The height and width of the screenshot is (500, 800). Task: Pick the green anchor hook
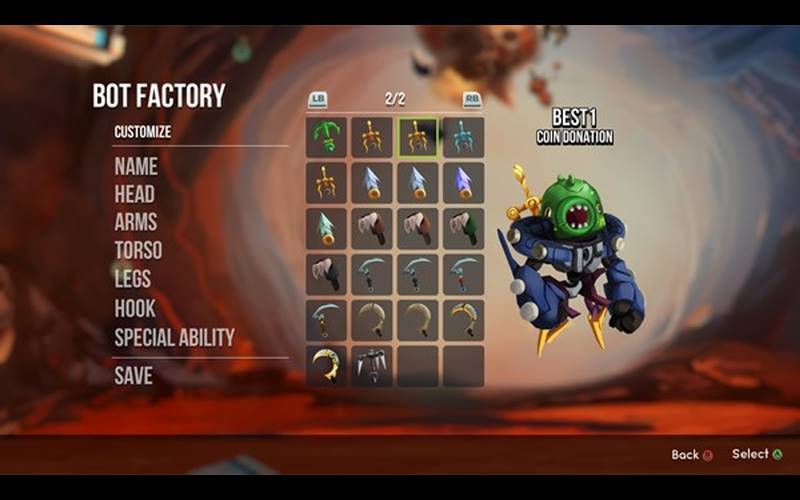[327, 137]
